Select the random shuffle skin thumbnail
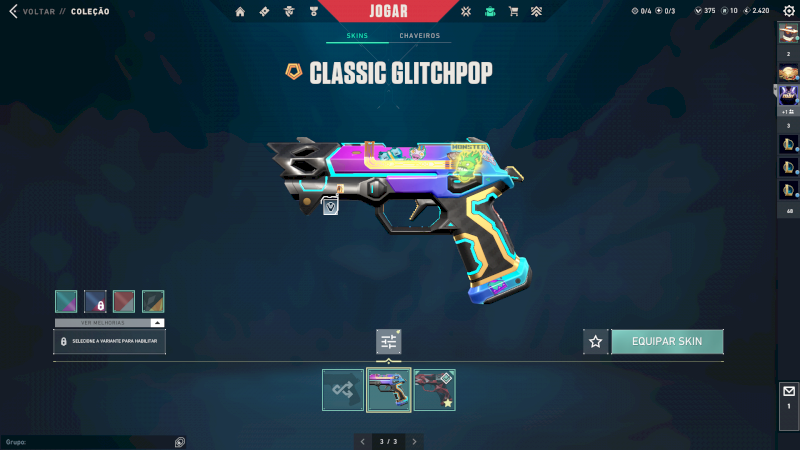The height and width of the screenshot is (450, 800). [x=343, y=390]
